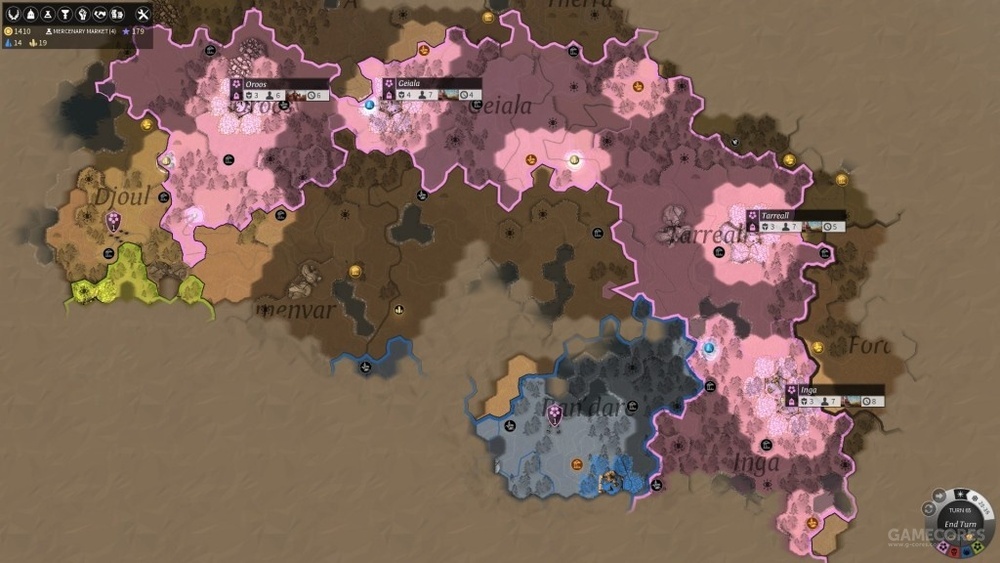Open the research flask screen

(x=46, y=14)
